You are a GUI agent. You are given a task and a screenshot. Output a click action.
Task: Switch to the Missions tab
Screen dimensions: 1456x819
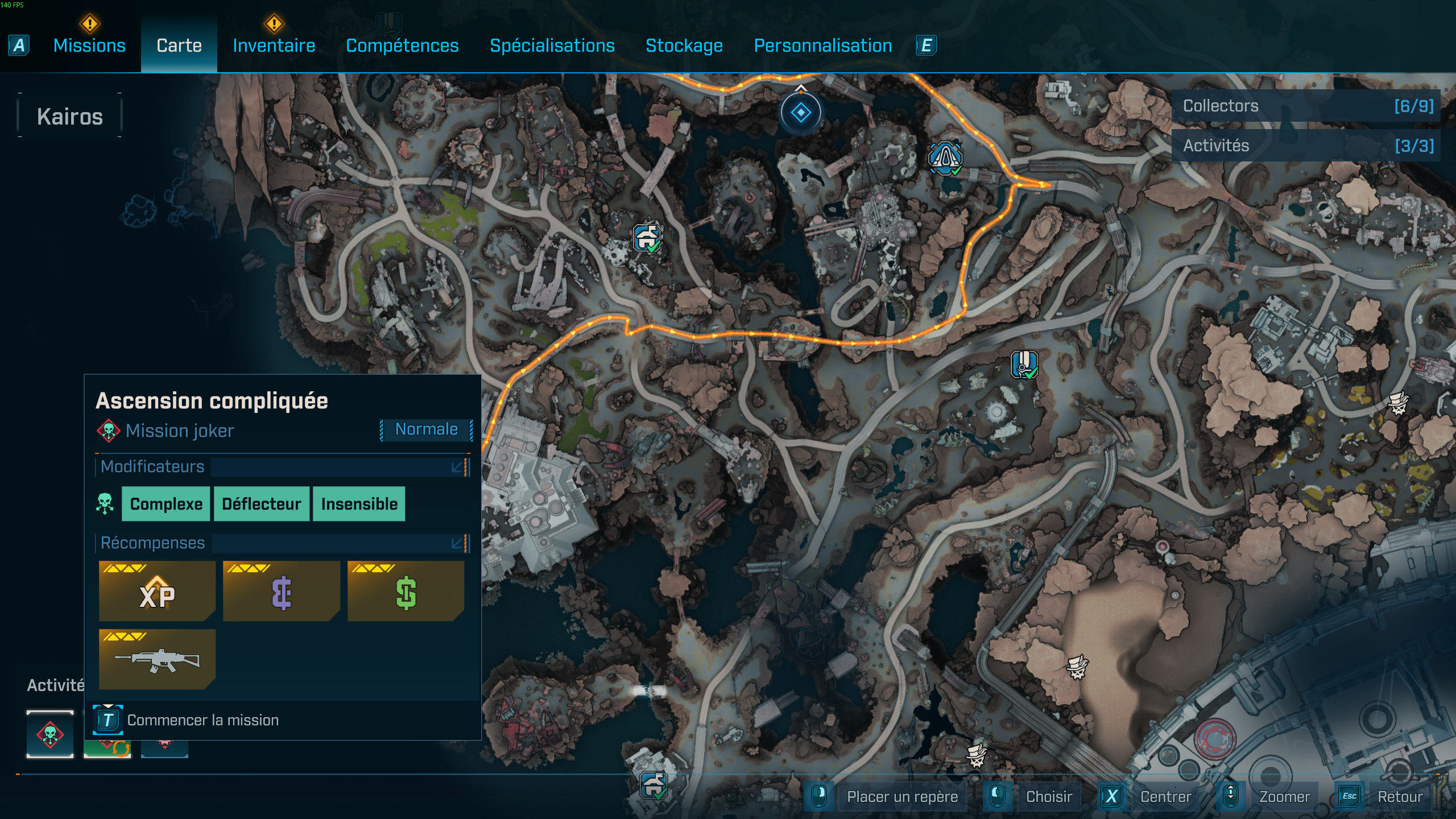(x=89, y=45)
